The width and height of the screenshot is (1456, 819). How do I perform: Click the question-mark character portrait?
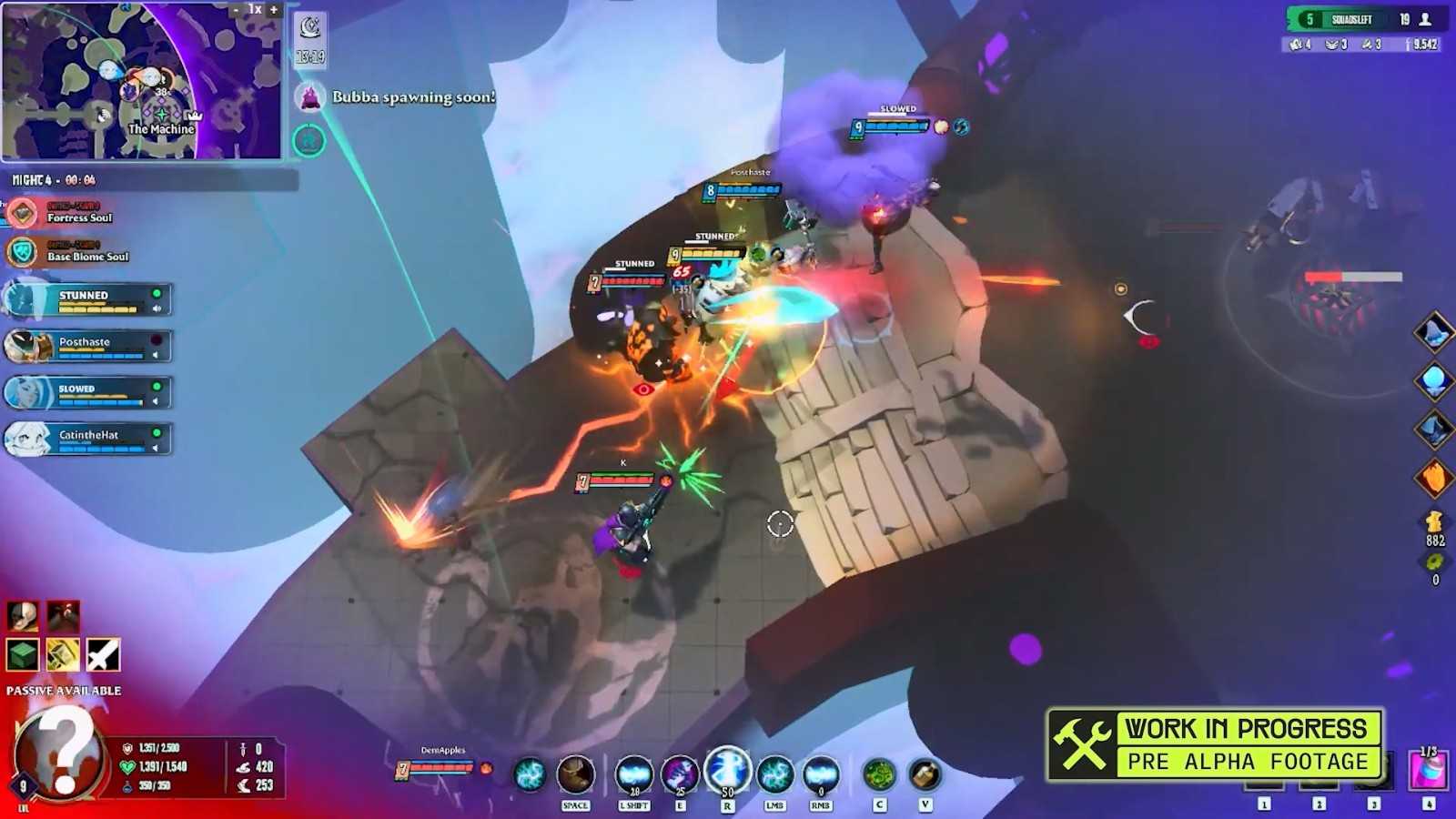tap(59, 753)
